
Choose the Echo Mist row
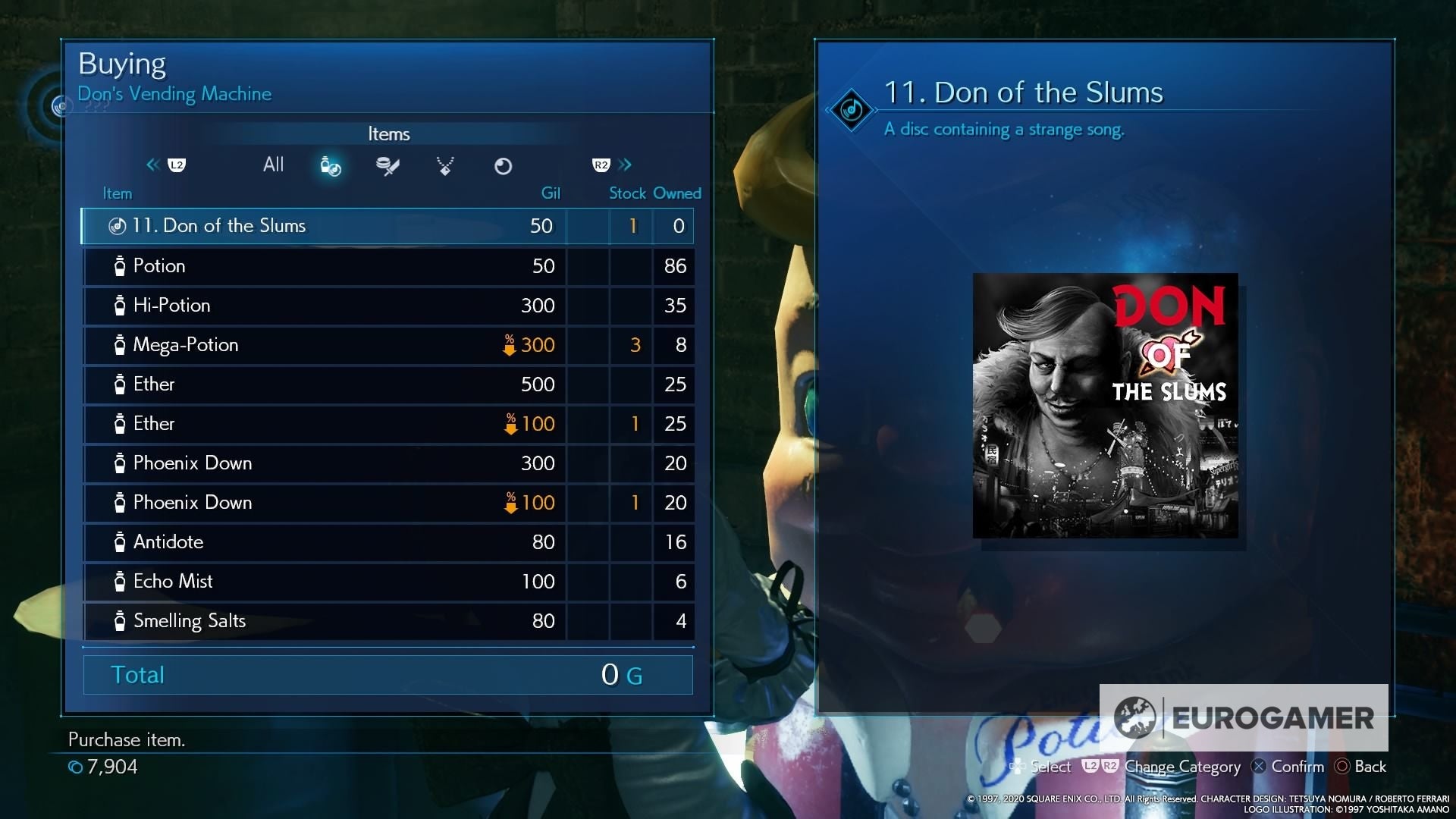[x=387, y=582]
